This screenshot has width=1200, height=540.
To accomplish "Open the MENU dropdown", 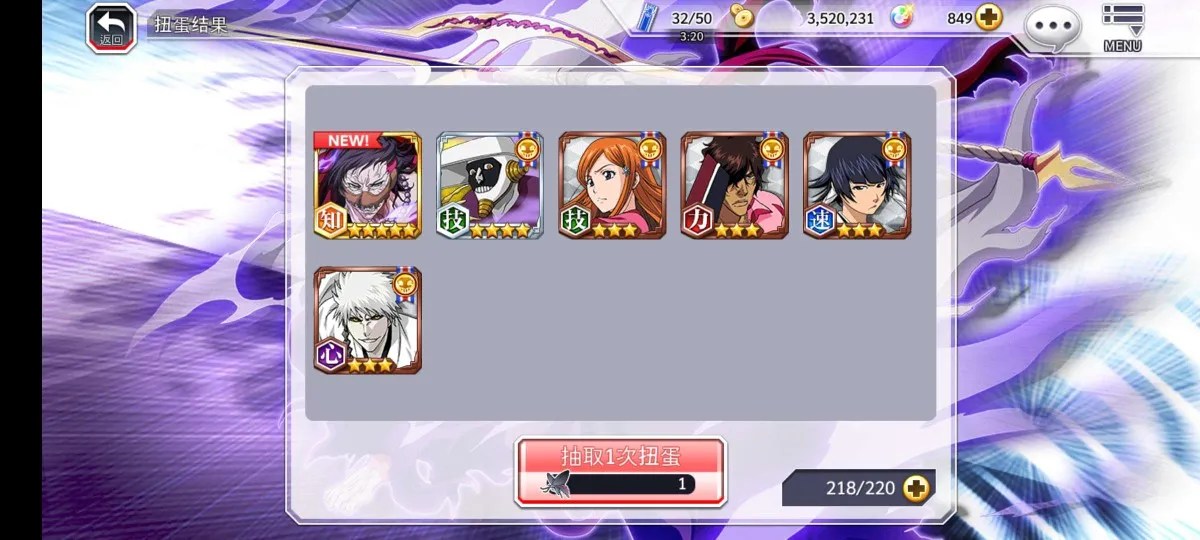I will pos(1122,26).
